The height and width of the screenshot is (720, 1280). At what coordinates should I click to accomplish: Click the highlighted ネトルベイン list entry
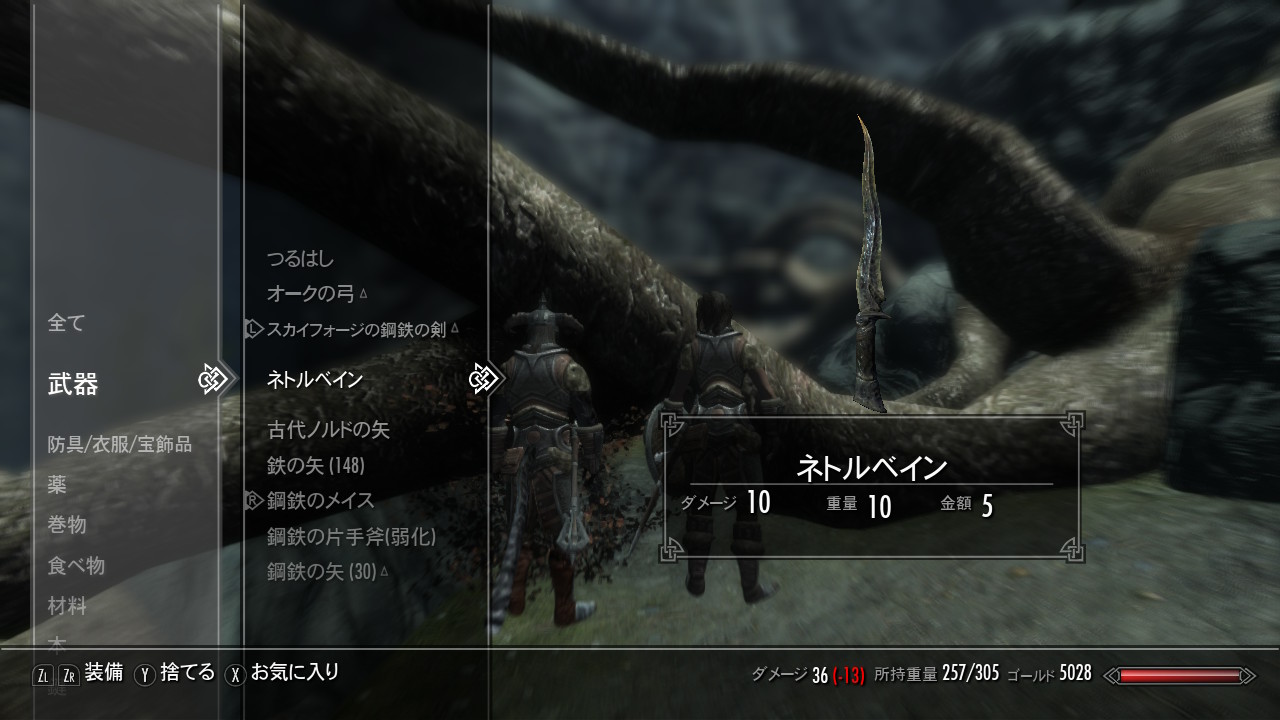[x=315, y=380]
